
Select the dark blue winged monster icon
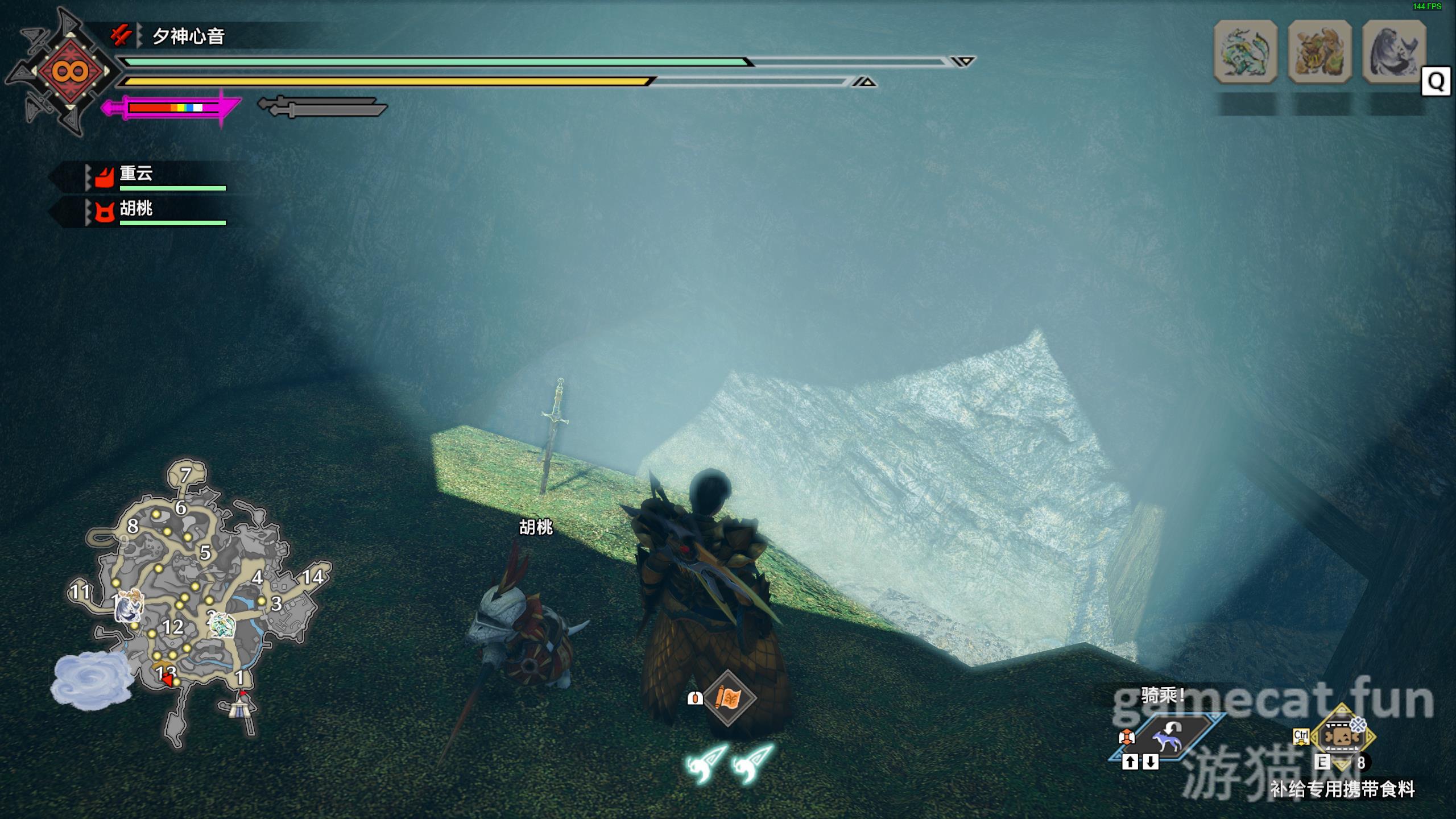(x=1393, y=52)
